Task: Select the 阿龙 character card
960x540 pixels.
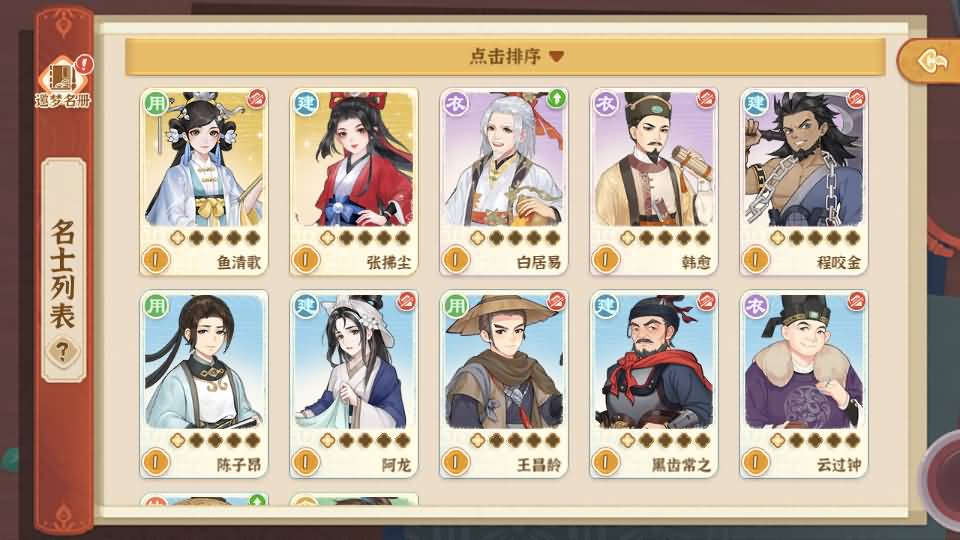Action: [354, 382]
